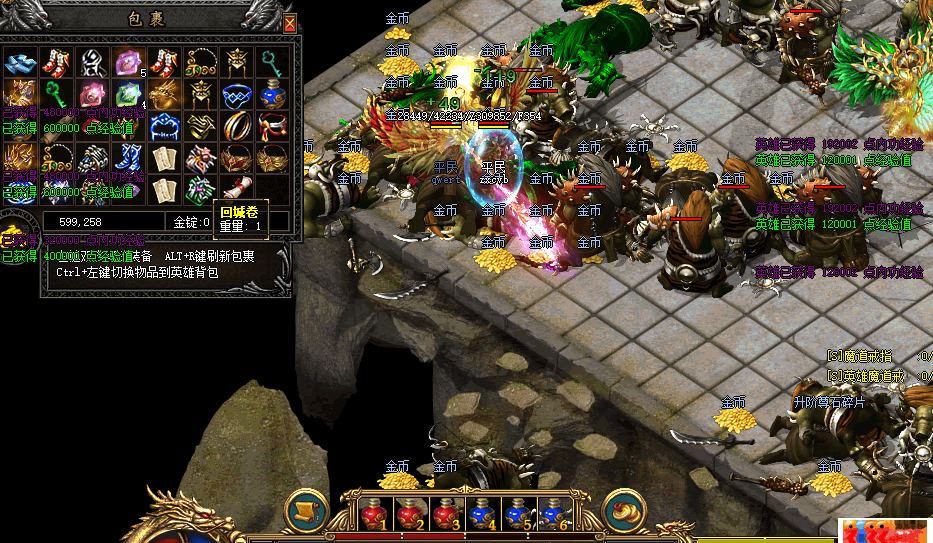Select the red belt item in the bag

[x=272, y=126]
